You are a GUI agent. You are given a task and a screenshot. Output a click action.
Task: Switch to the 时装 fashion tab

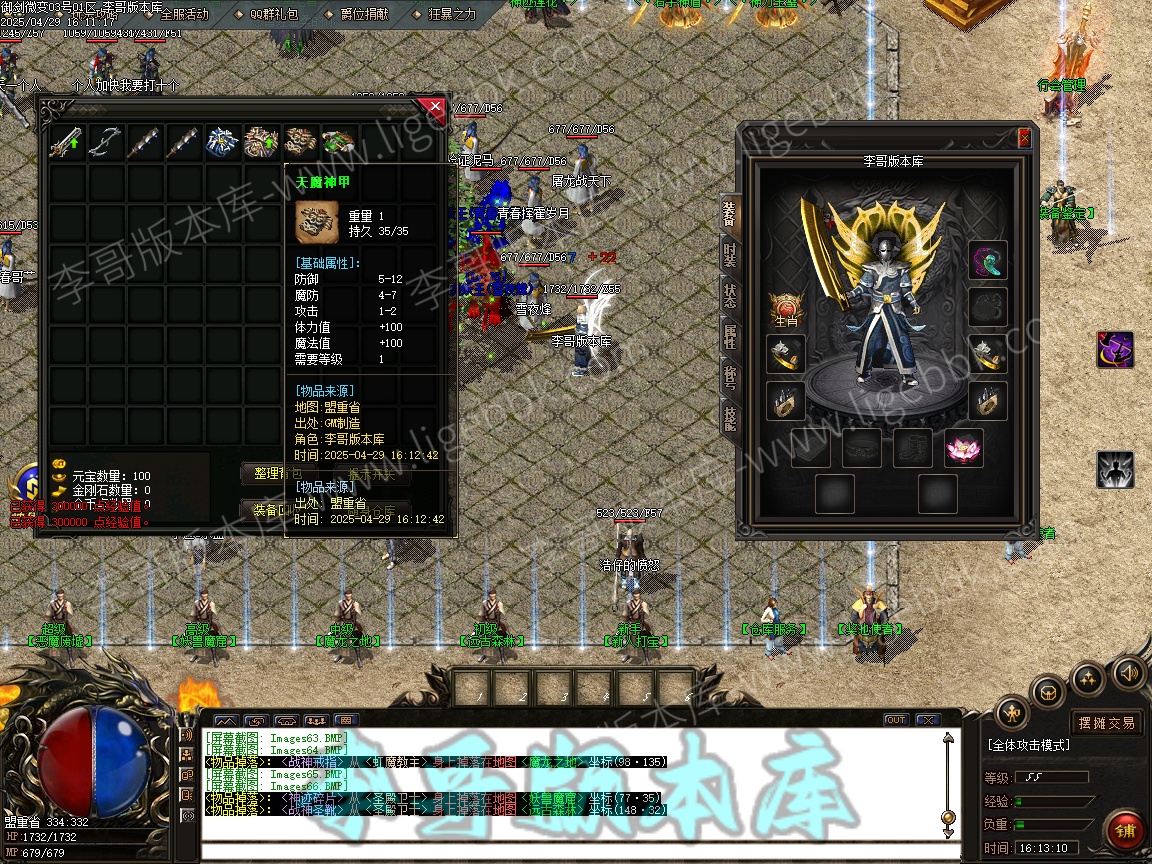tap(730, 254)
